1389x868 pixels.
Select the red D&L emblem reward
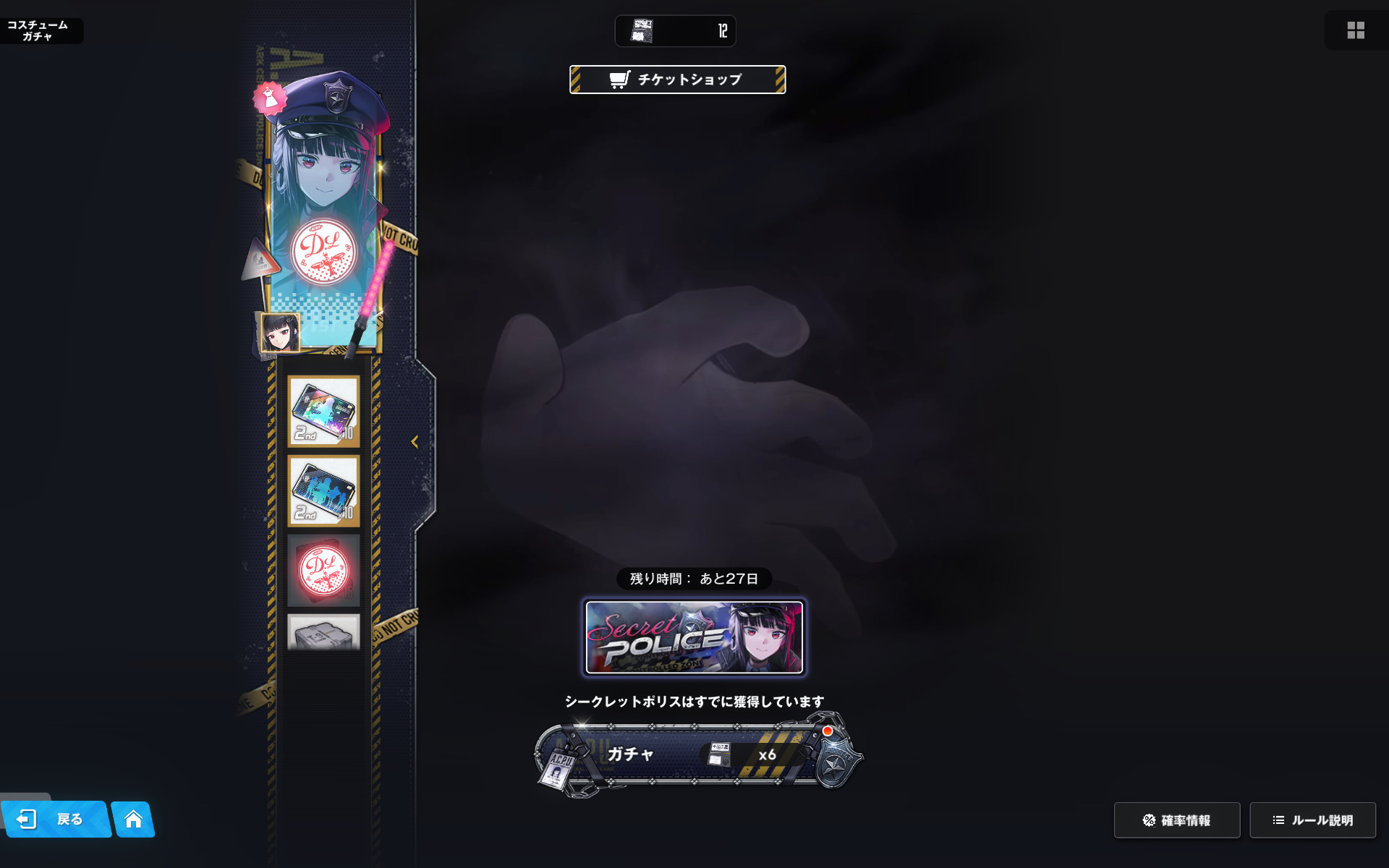tap(323, 571)
